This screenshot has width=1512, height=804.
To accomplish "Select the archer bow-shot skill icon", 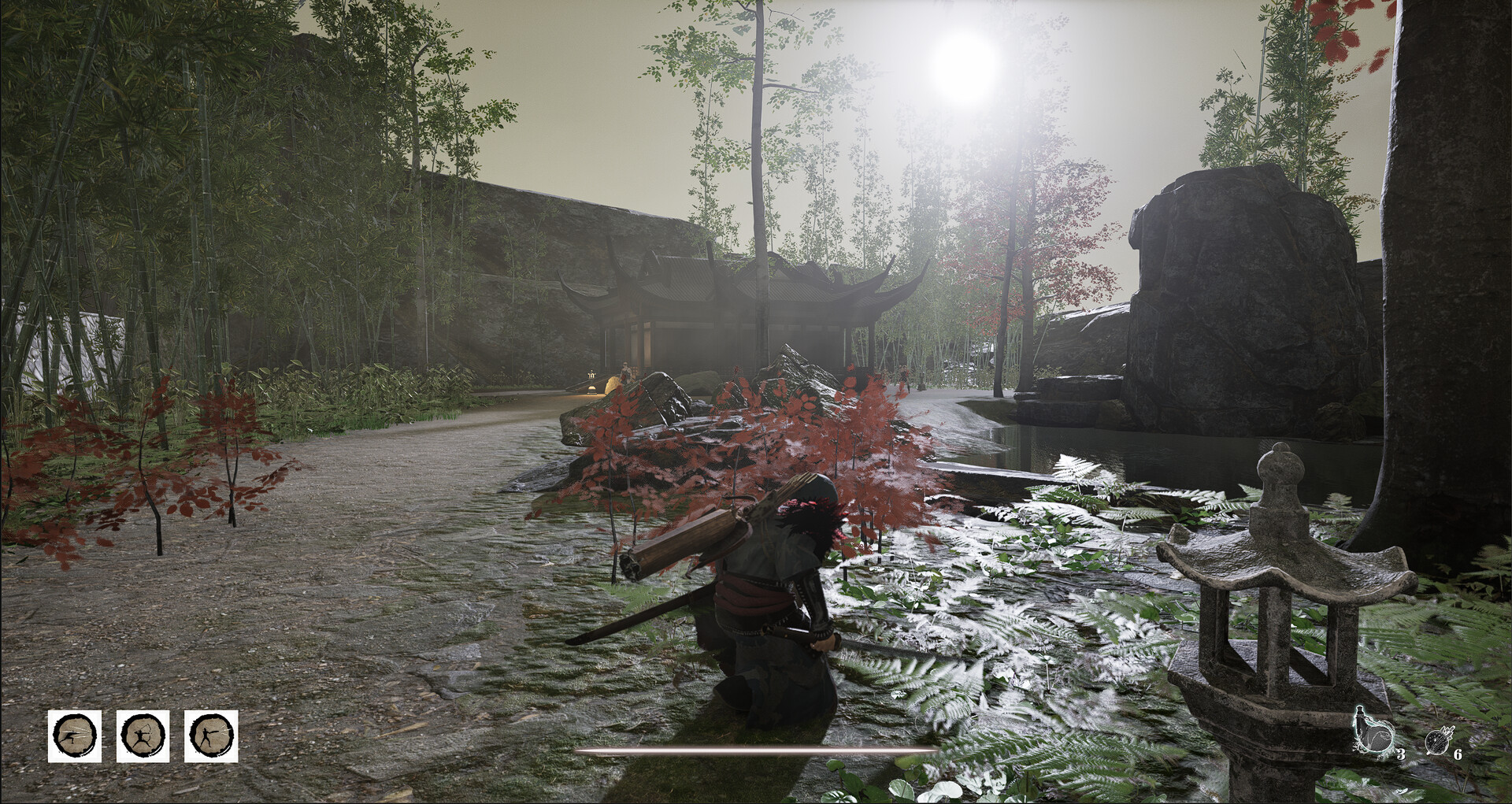I will 143,736.
